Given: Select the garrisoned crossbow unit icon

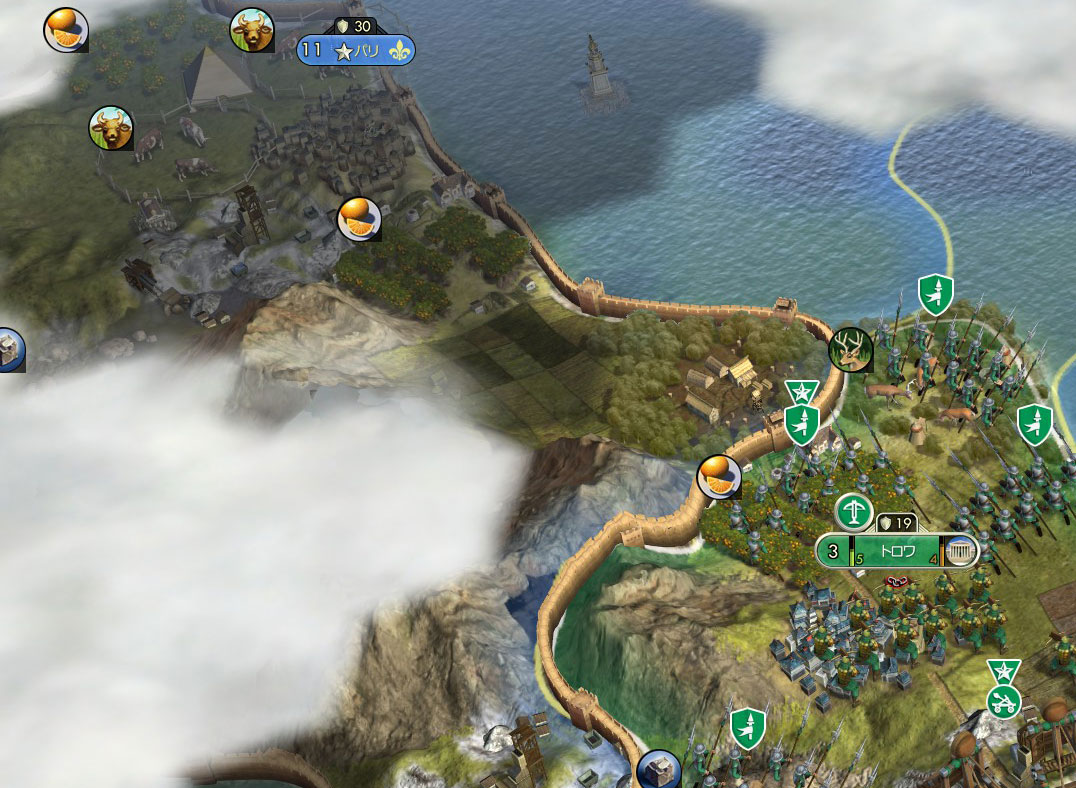Looking at the screenshot, I should pos(853,512).
